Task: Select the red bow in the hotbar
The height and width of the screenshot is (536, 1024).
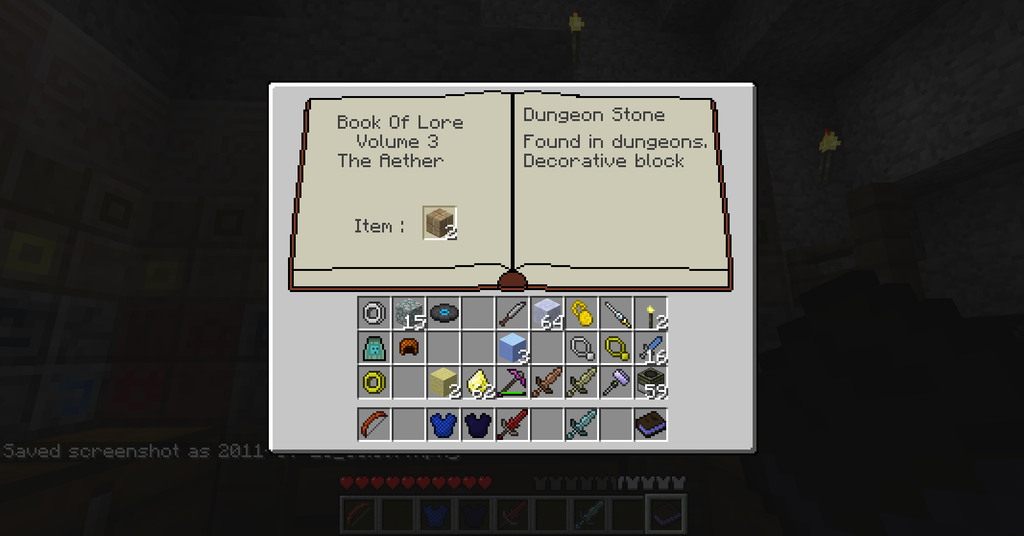Action: [374, 424]
